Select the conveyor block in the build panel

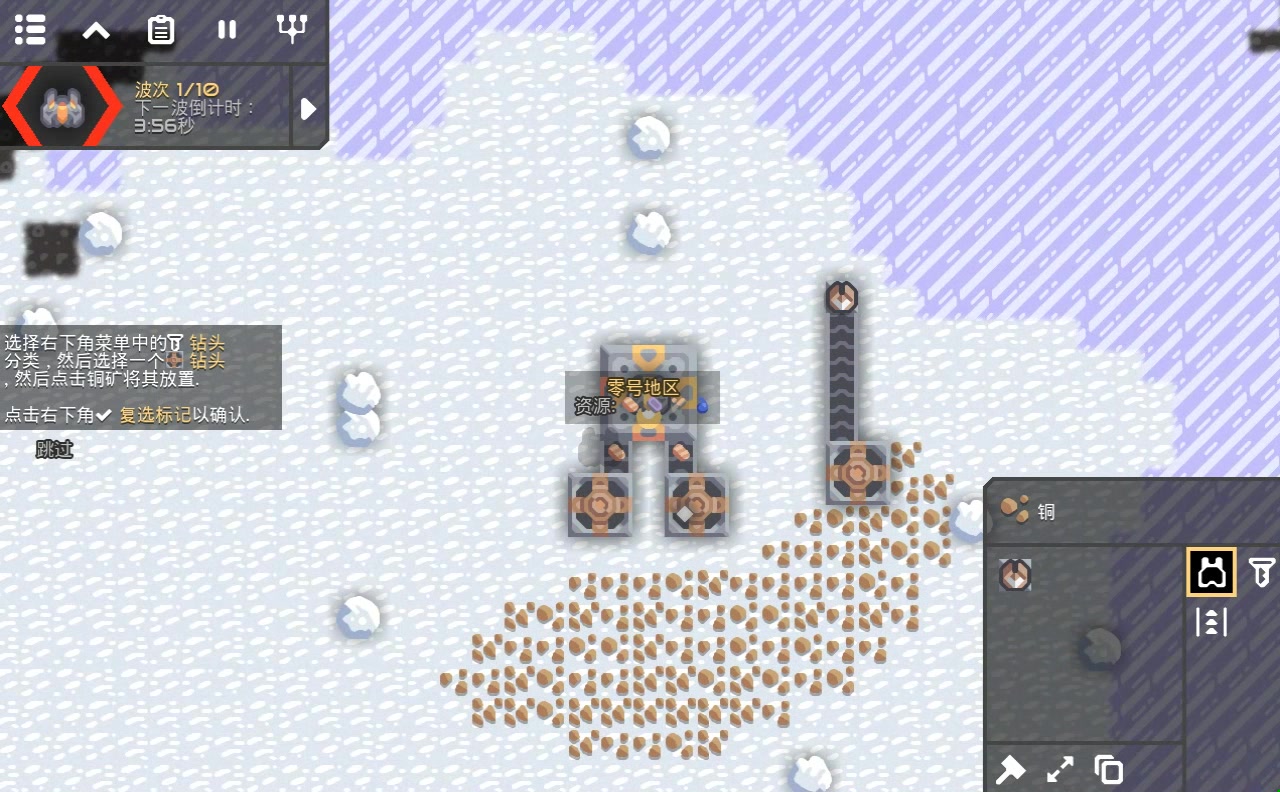(x=1015, y=575)
